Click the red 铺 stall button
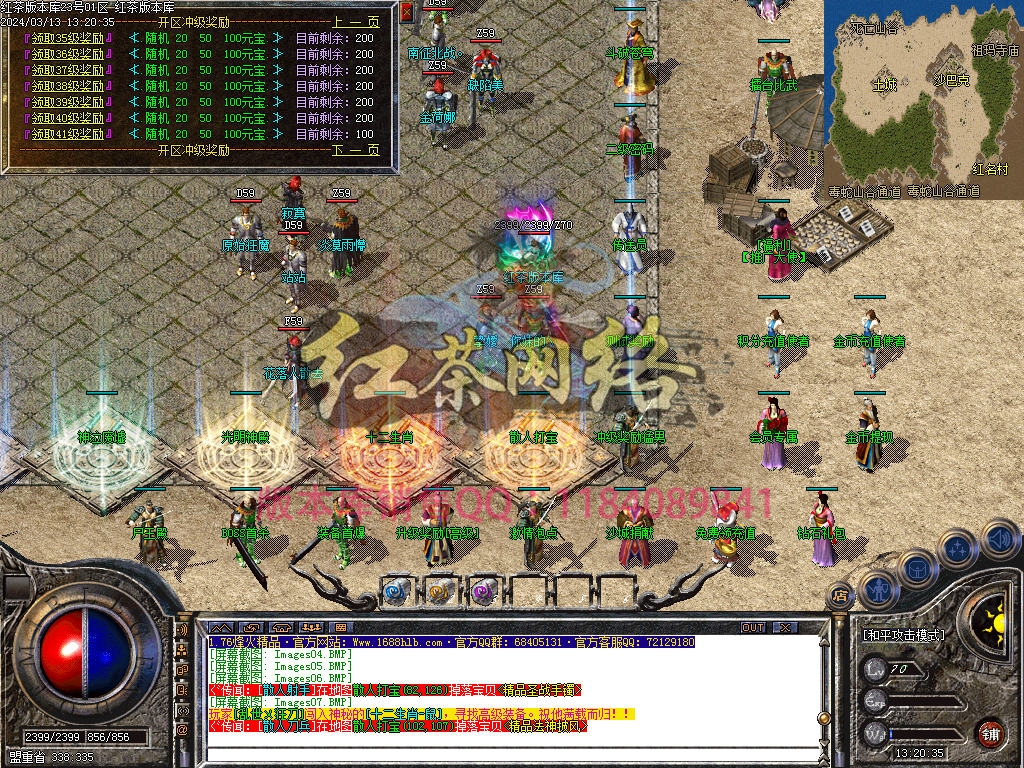The image size is (1024, 768). tap(991, 733)
